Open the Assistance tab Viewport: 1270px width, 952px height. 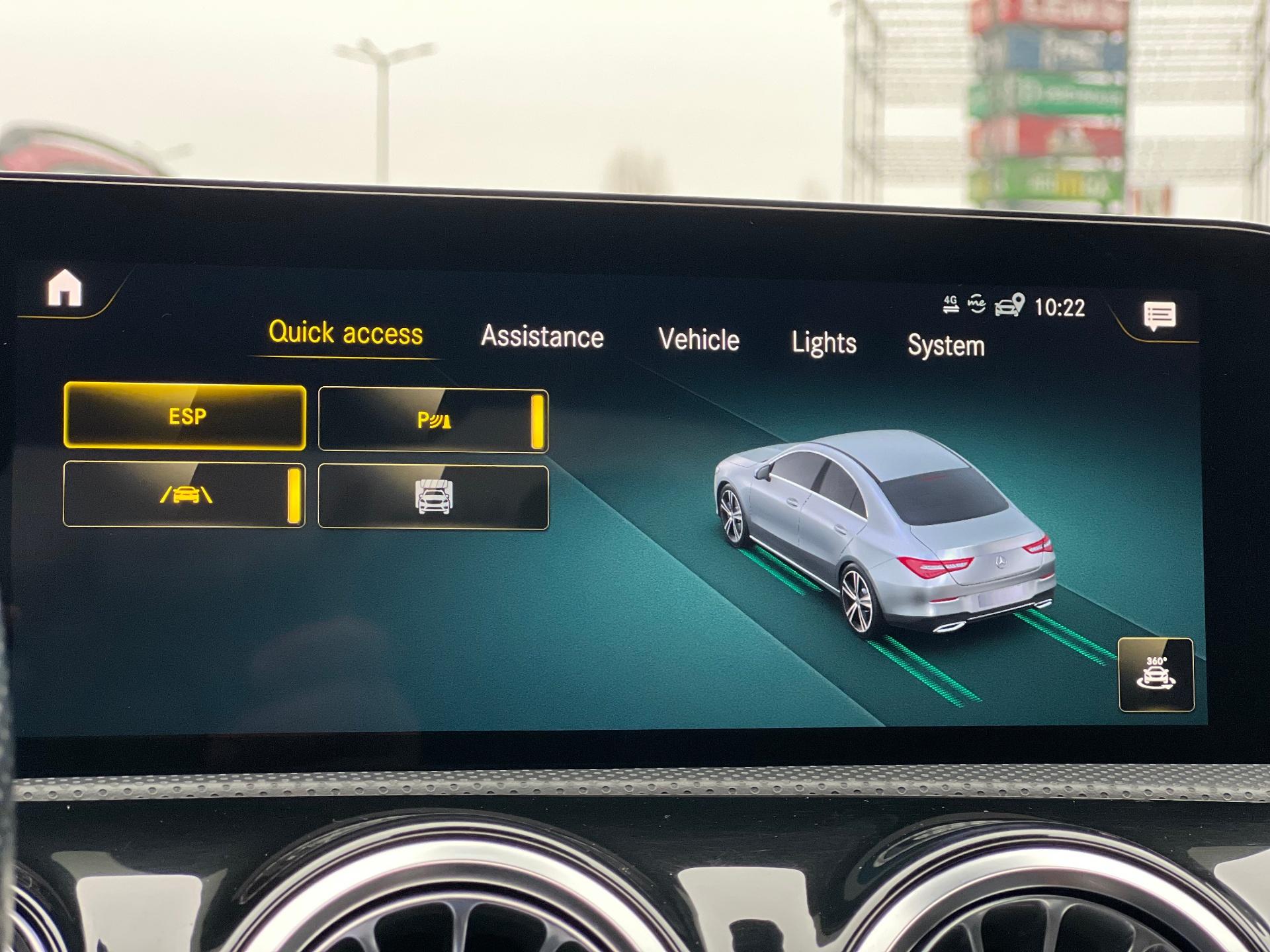pos(542,337)
